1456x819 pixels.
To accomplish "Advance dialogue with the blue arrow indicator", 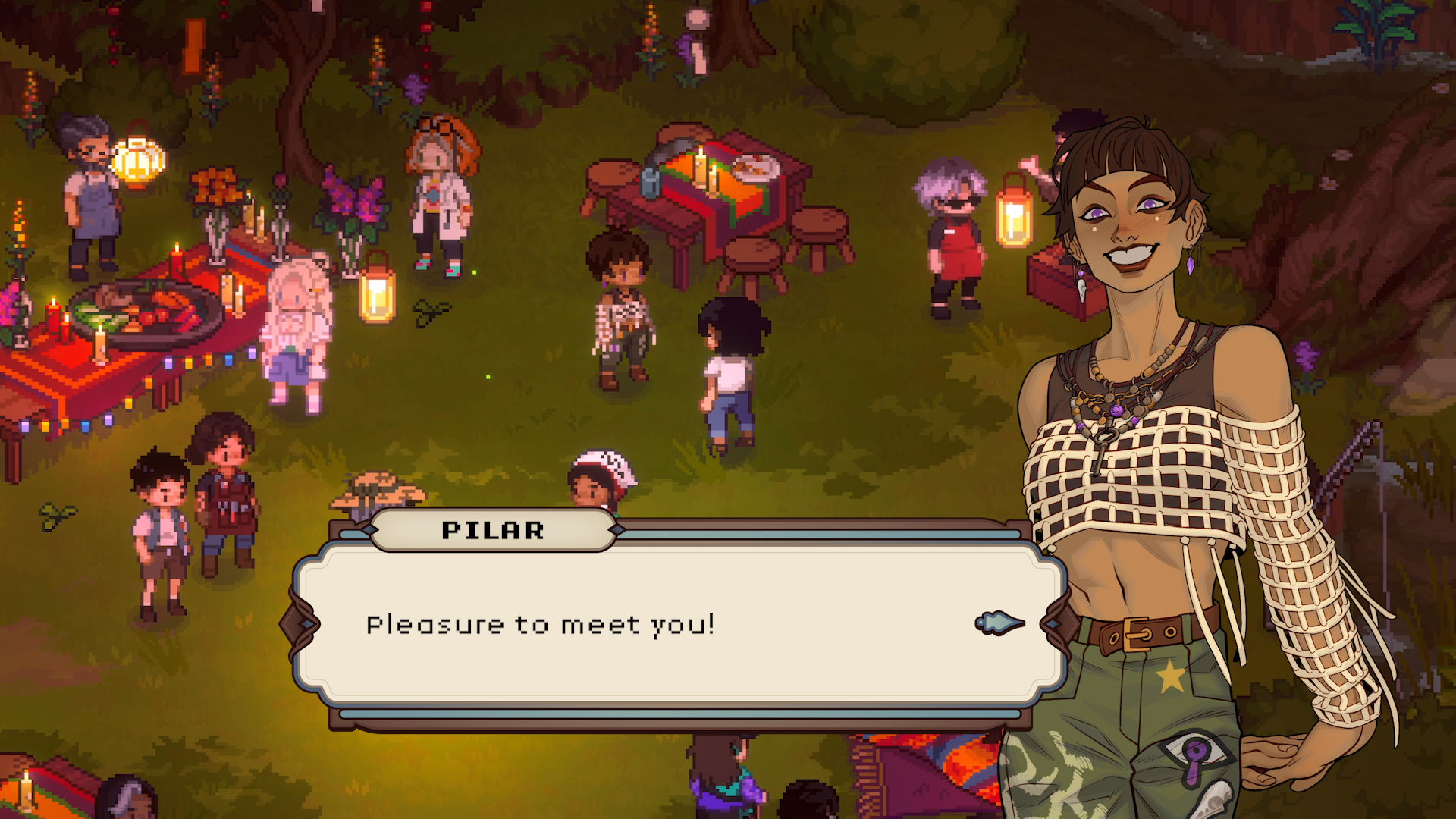I will tap(999, 623).
